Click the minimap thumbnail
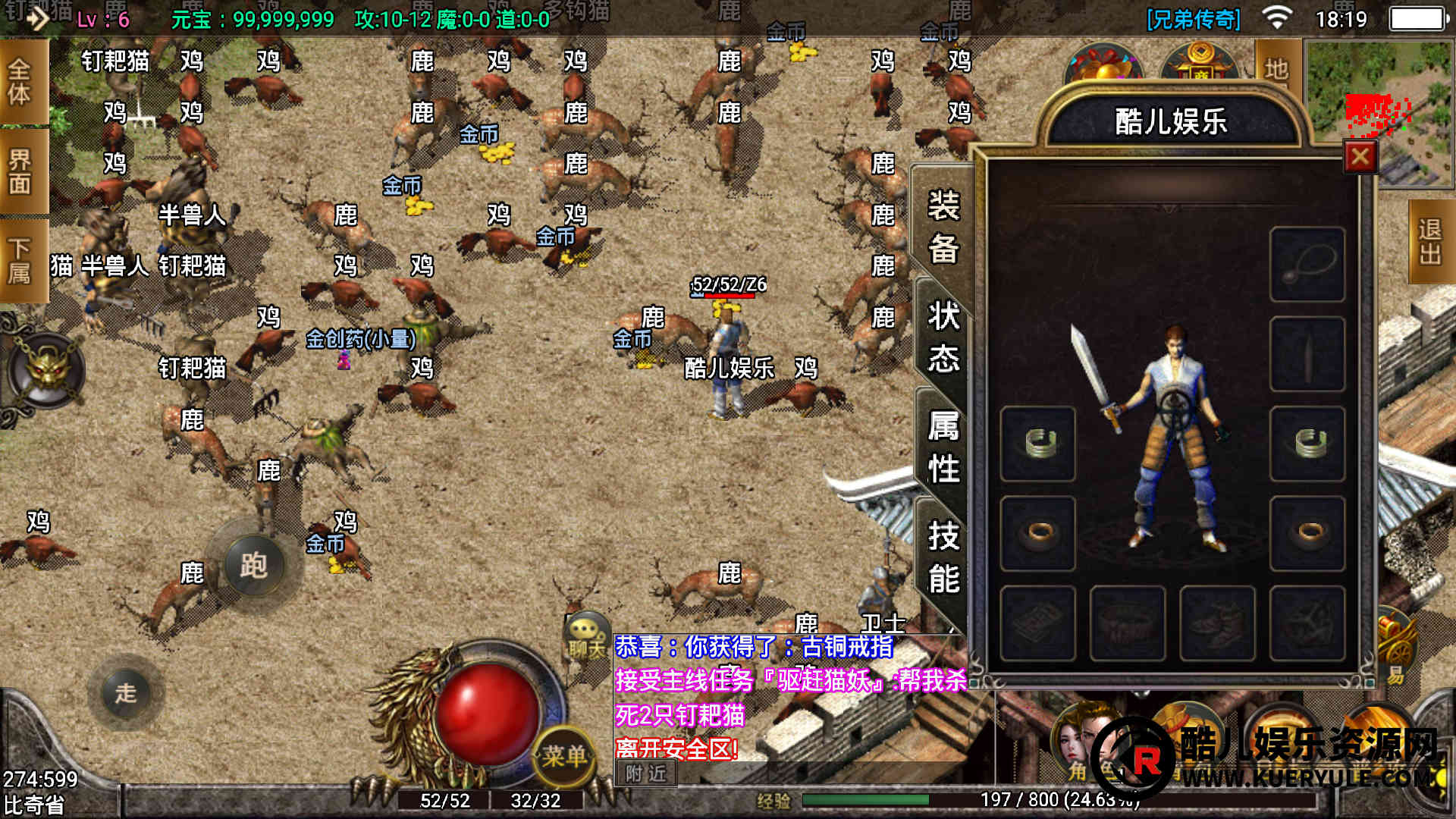The width and height of the screenshot is (1456, 819). tap(1378, 113)
